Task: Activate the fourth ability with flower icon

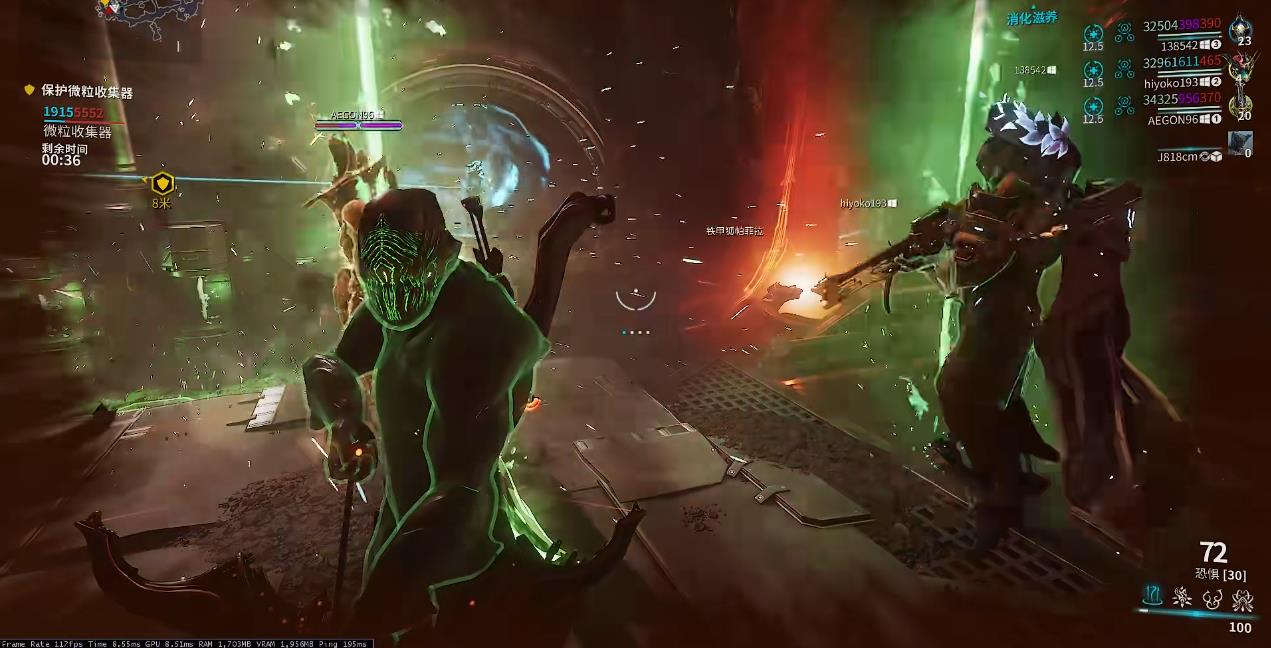Action: (1243, 598)
